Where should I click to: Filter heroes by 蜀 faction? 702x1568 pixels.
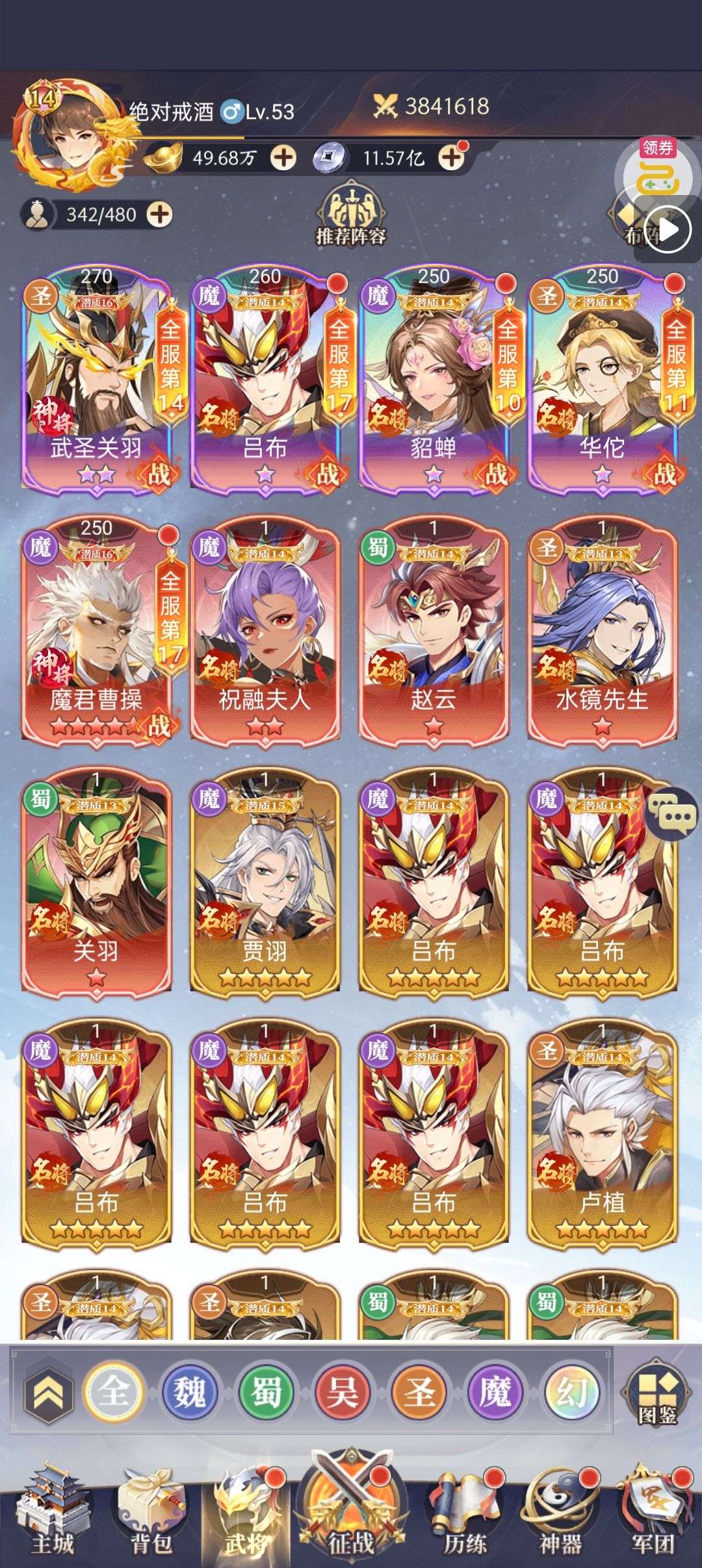coord(265,1392)
